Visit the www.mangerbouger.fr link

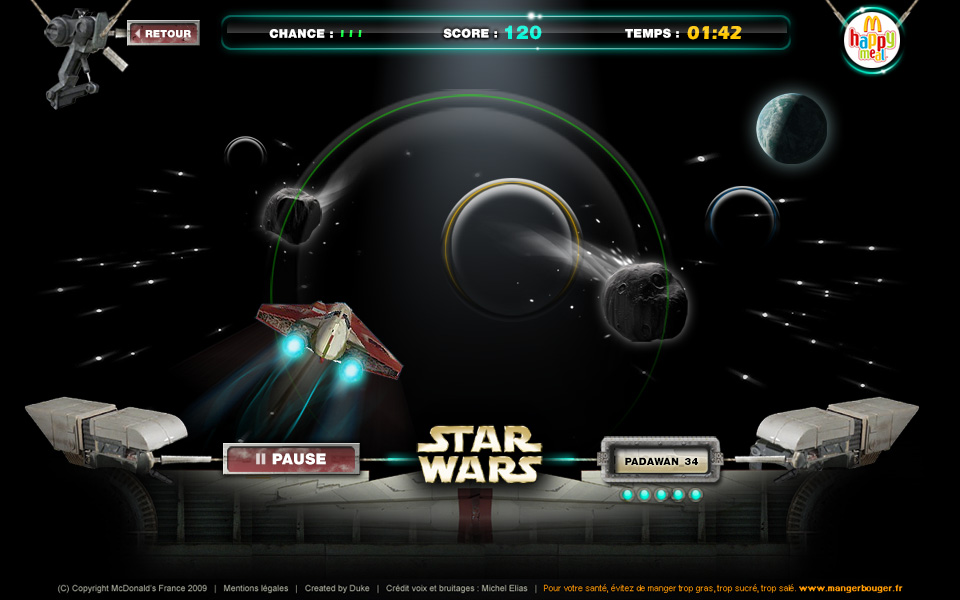[850, 588]
